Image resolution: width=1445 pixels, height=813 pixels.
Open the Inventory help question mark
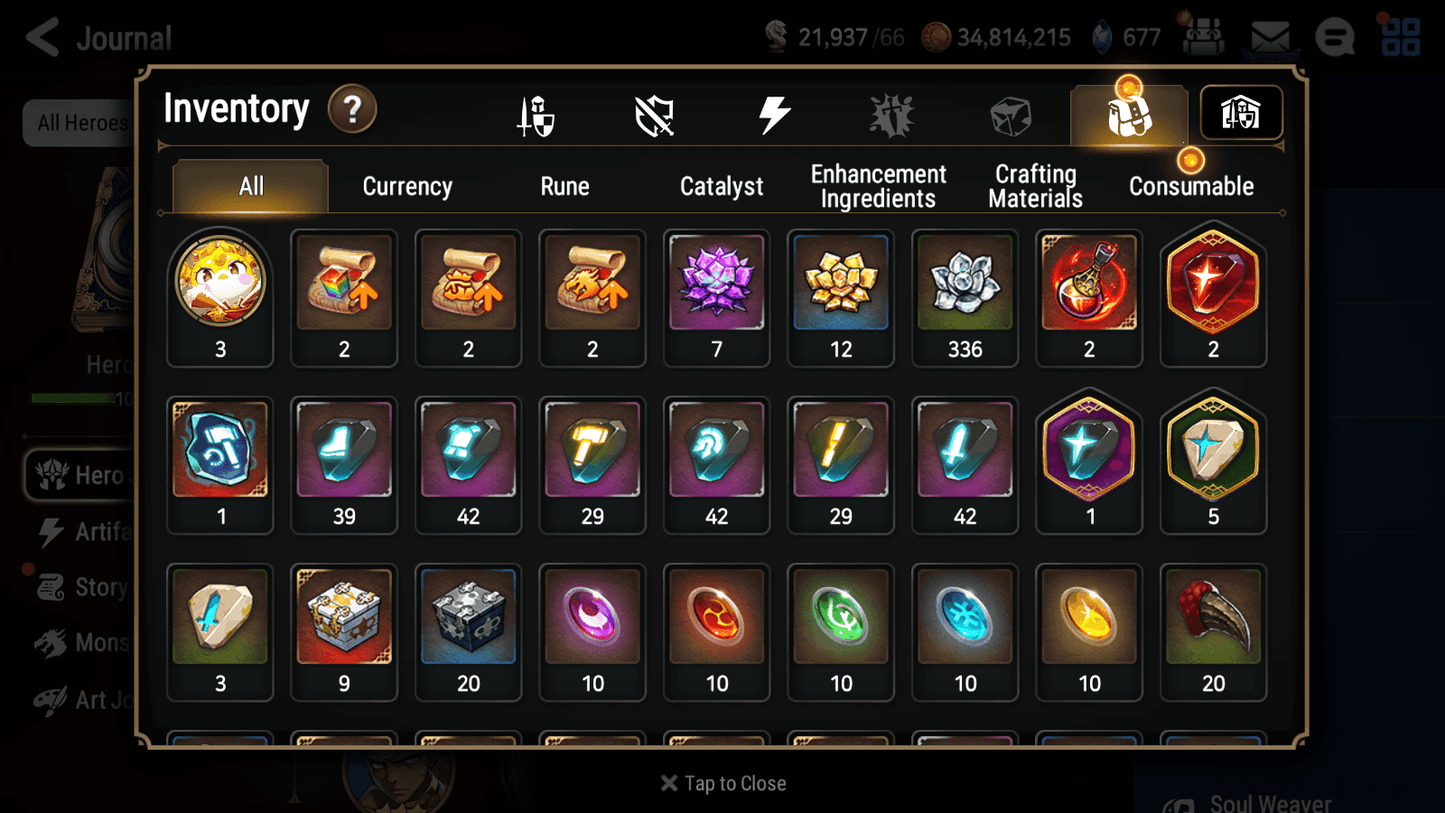[352, 111]
